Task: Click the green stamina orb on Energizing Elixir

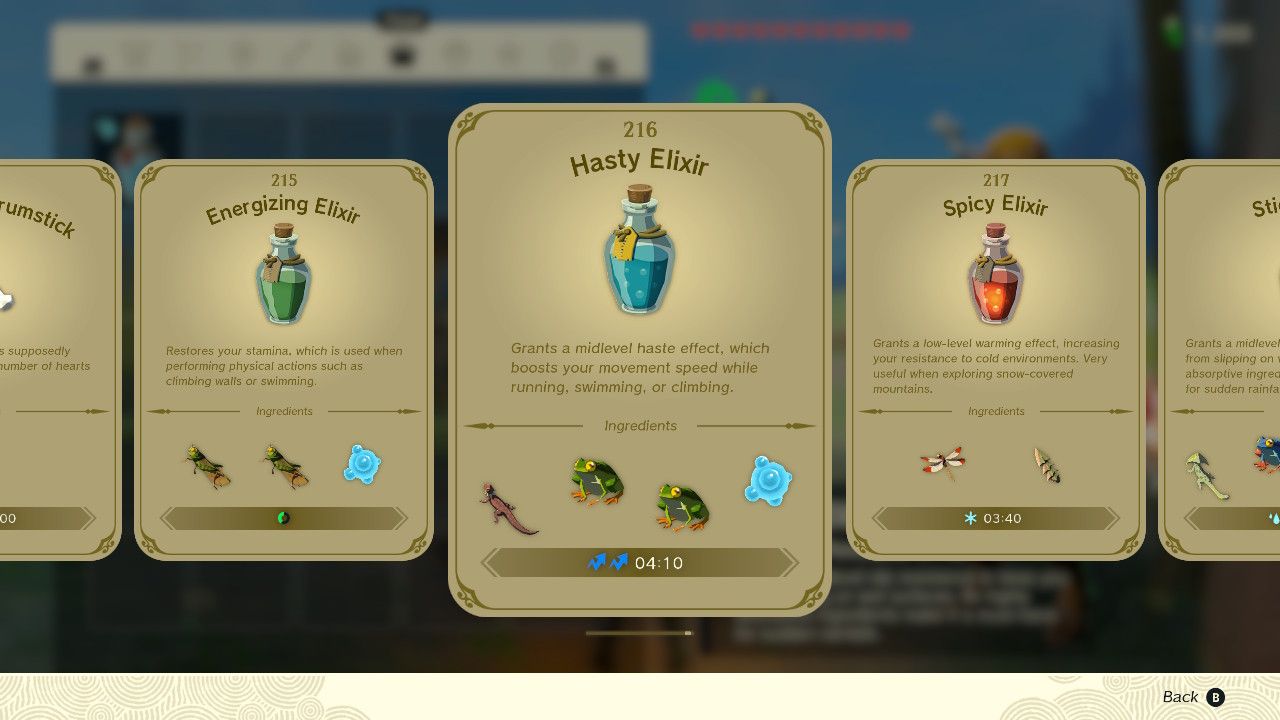Action: pos(285,518)
